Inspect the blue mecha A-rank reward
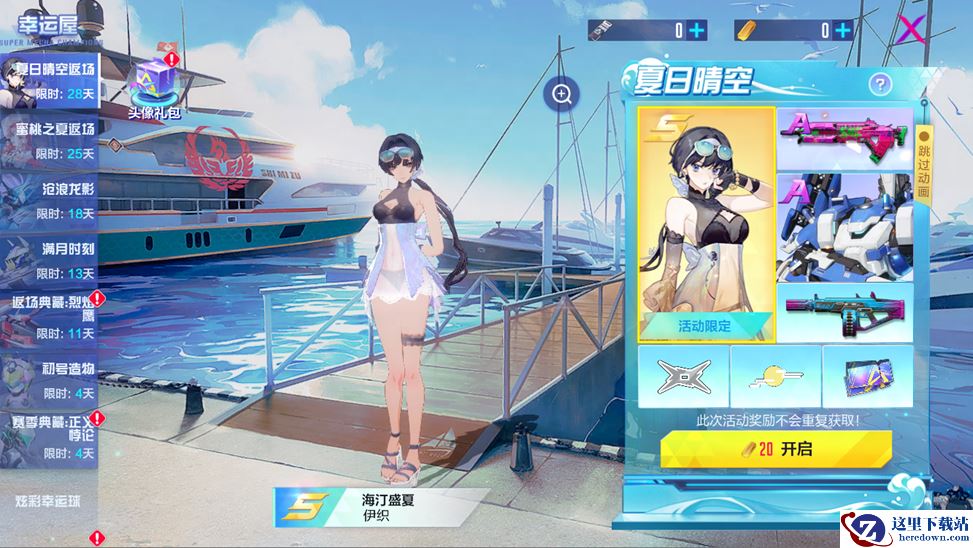 click(845, 225)
